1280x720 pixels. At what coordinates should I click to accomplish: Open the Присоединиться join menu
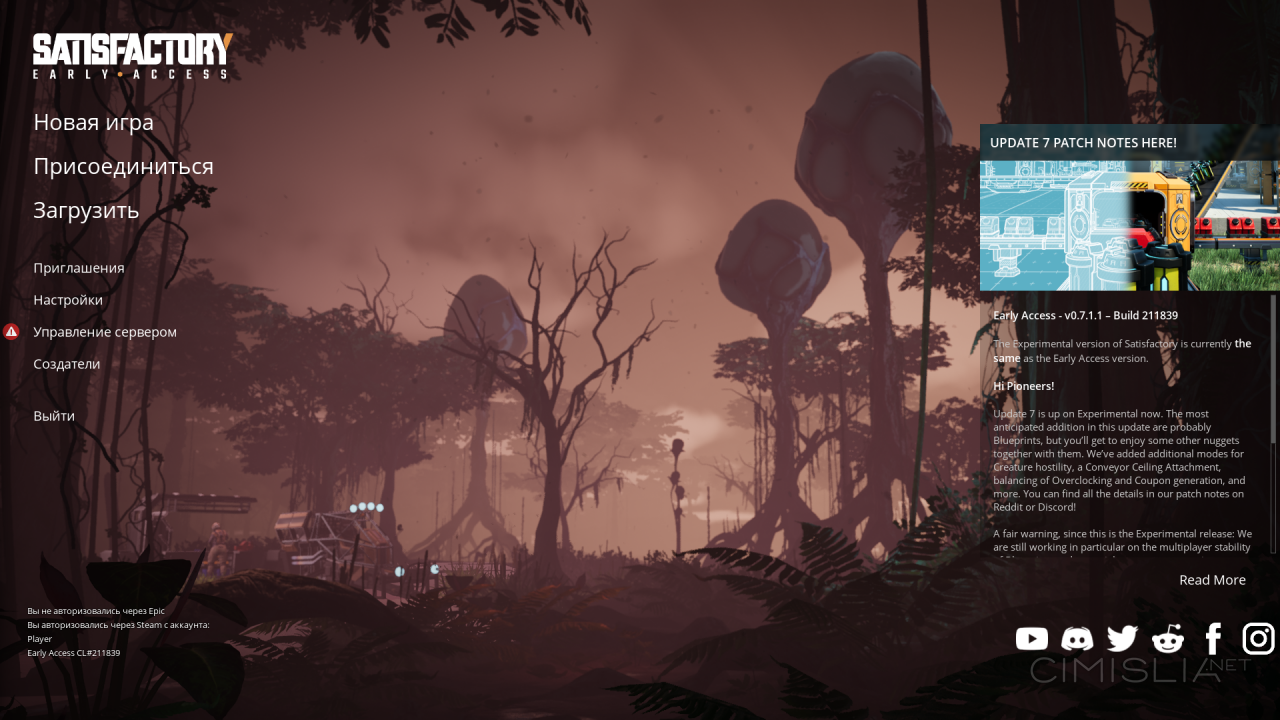point(123,166)
